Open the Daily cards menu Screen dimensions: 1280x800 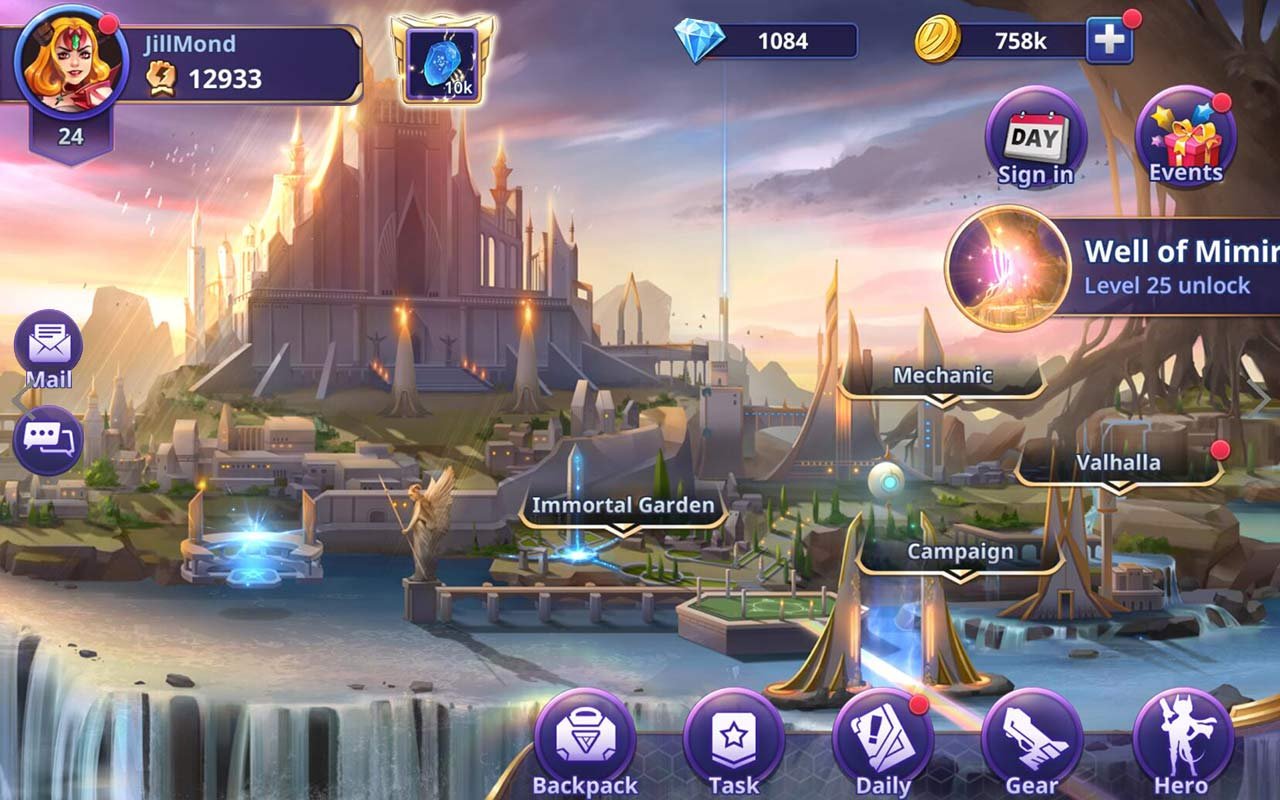point(883,742)
